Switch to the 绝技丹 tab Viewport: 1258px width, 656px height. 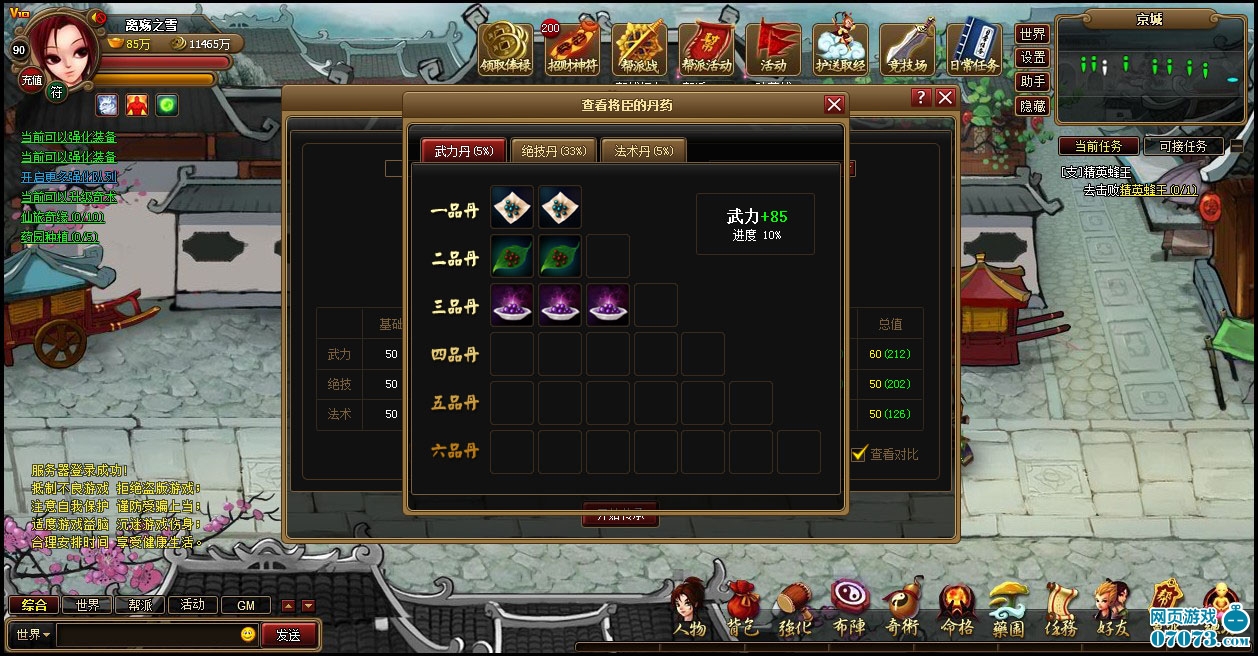coord(553,151)
